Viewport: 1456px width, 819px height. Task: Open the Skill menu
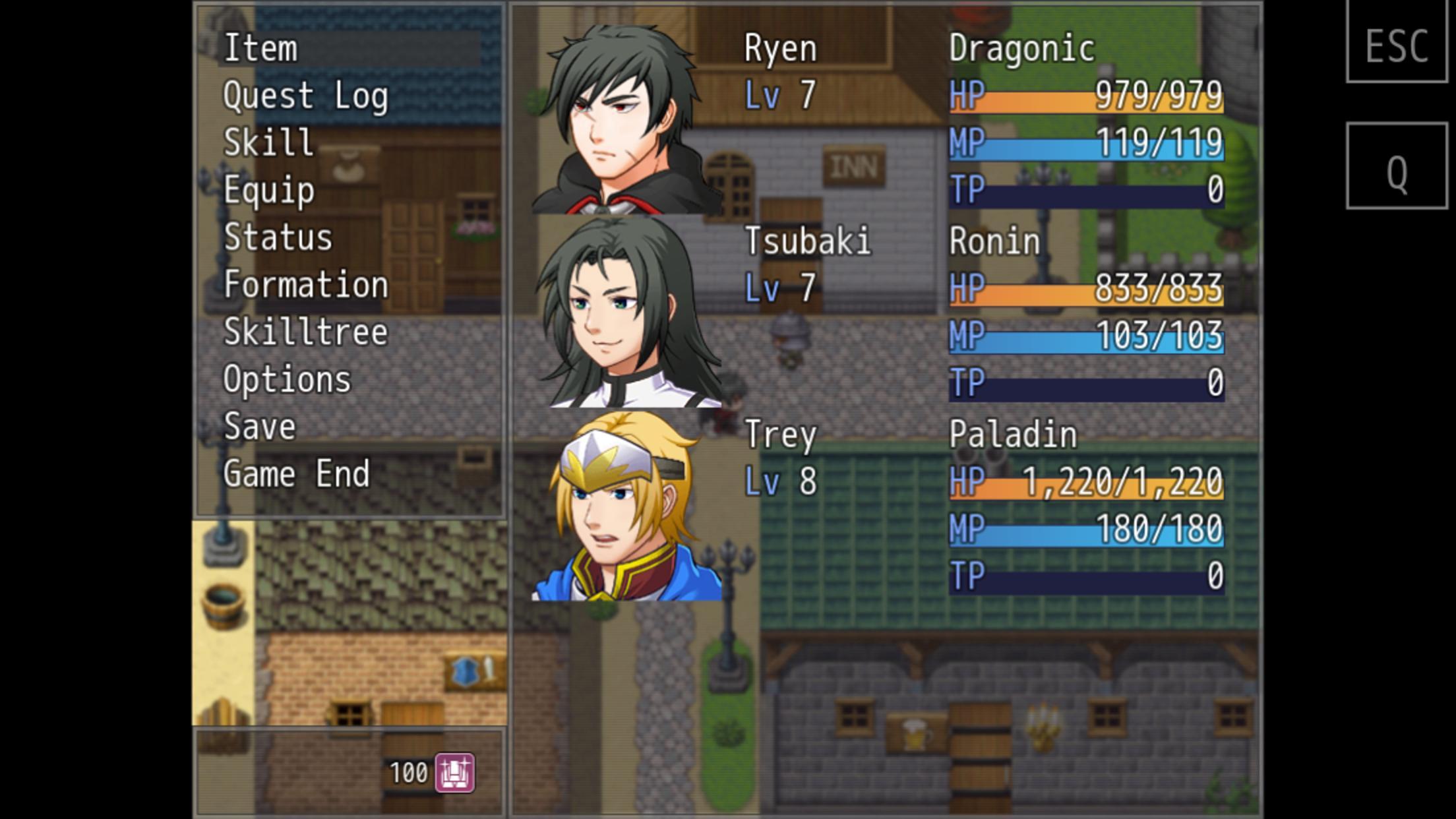[x=267, y=142]
